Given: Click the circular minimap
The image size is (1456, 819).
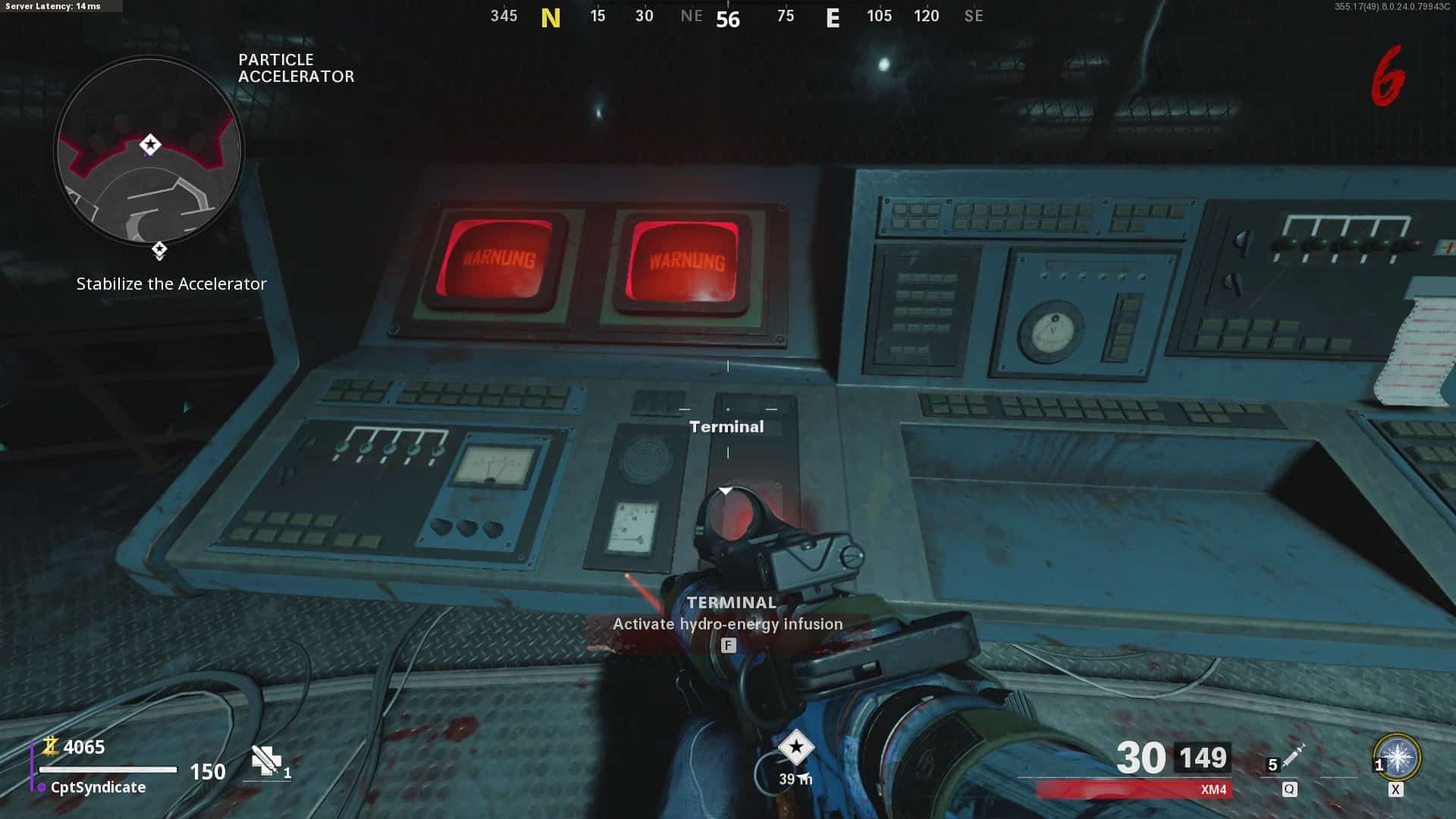Looking at the screenshot, I should pyautogui.click(x=149, y=151).
